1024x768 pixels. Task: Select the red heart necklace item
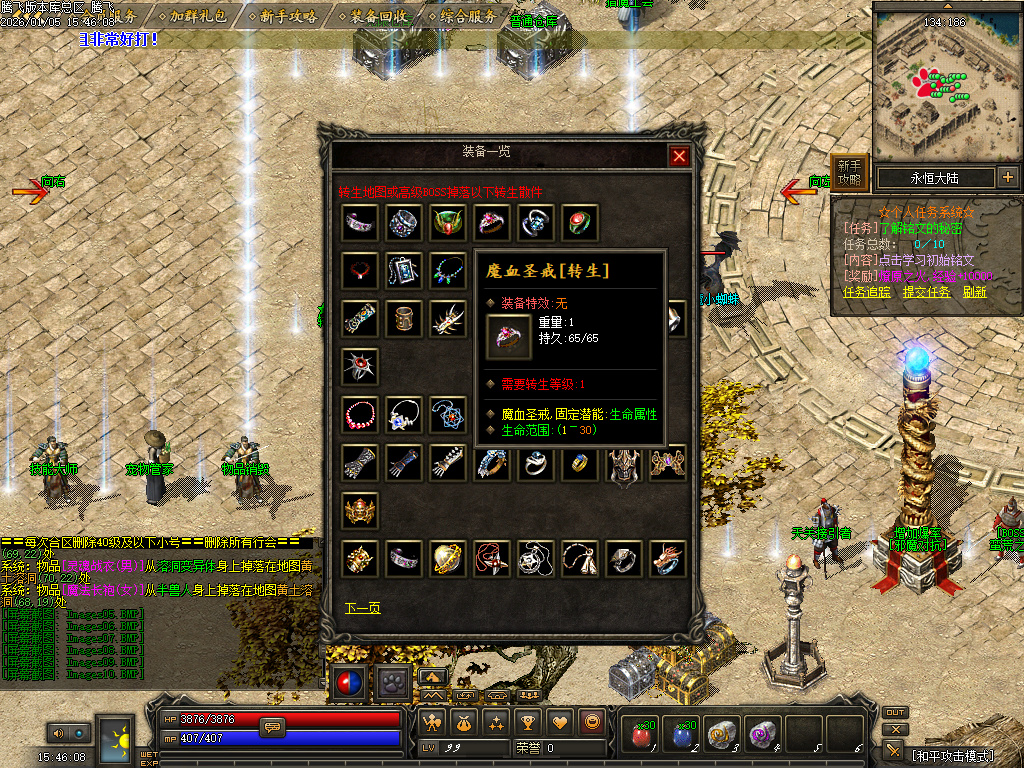(360, 270)
